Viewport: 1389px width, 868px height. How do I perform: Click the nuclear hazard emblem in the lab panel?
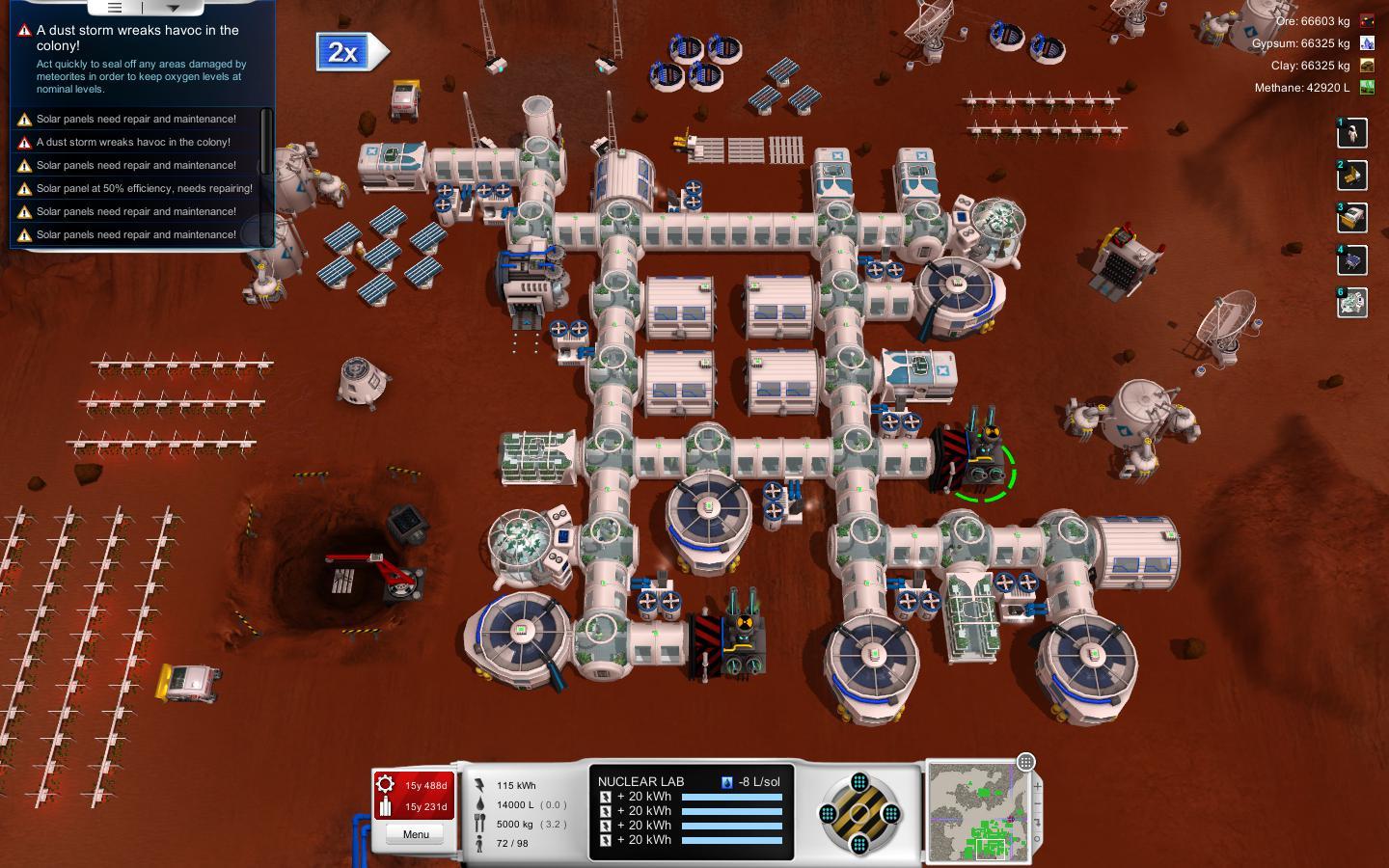(x=858, y=813)
